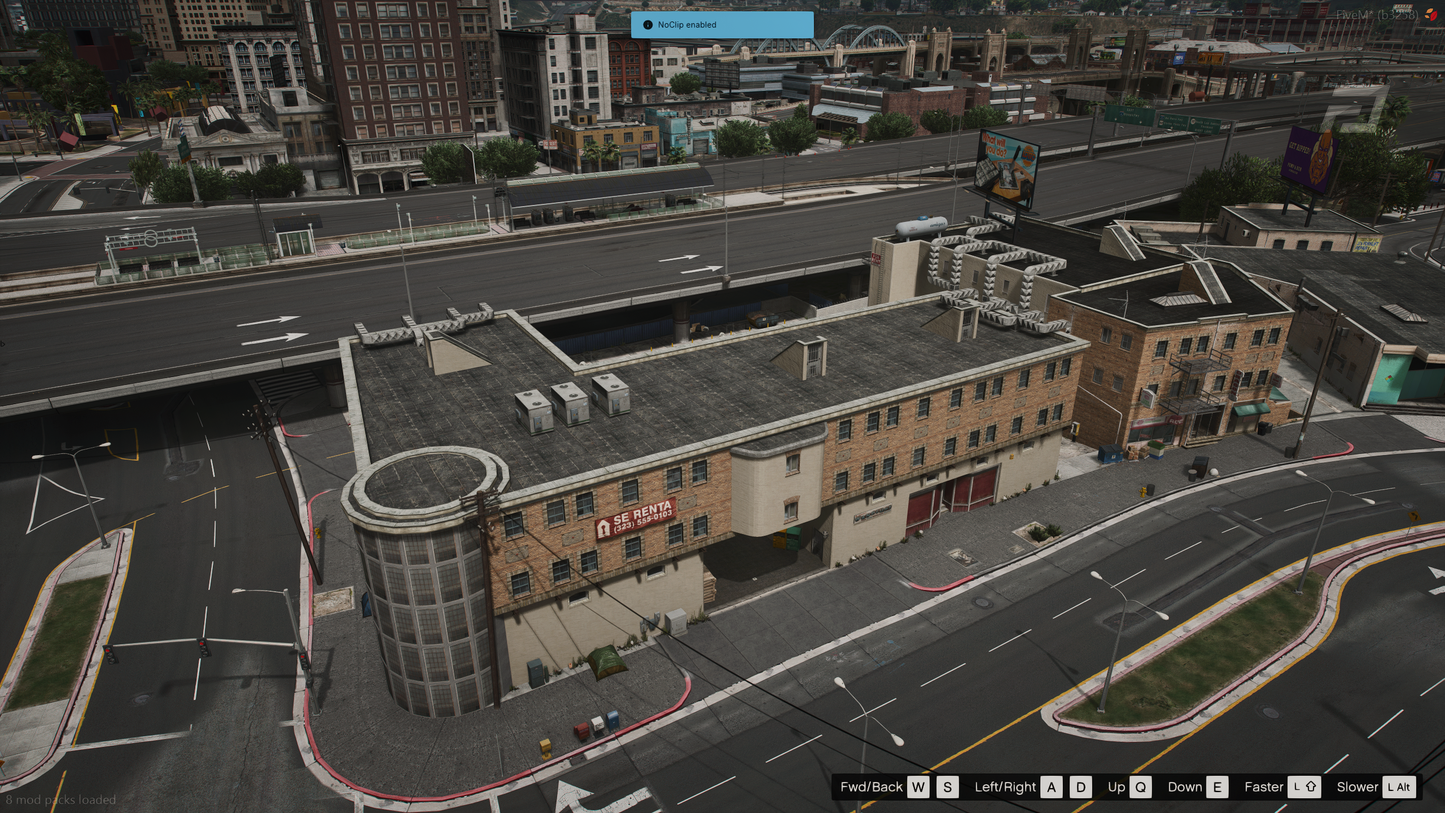Click the FiveM leaf logo
The image size is (1445, 813).
click(1431, 14)
